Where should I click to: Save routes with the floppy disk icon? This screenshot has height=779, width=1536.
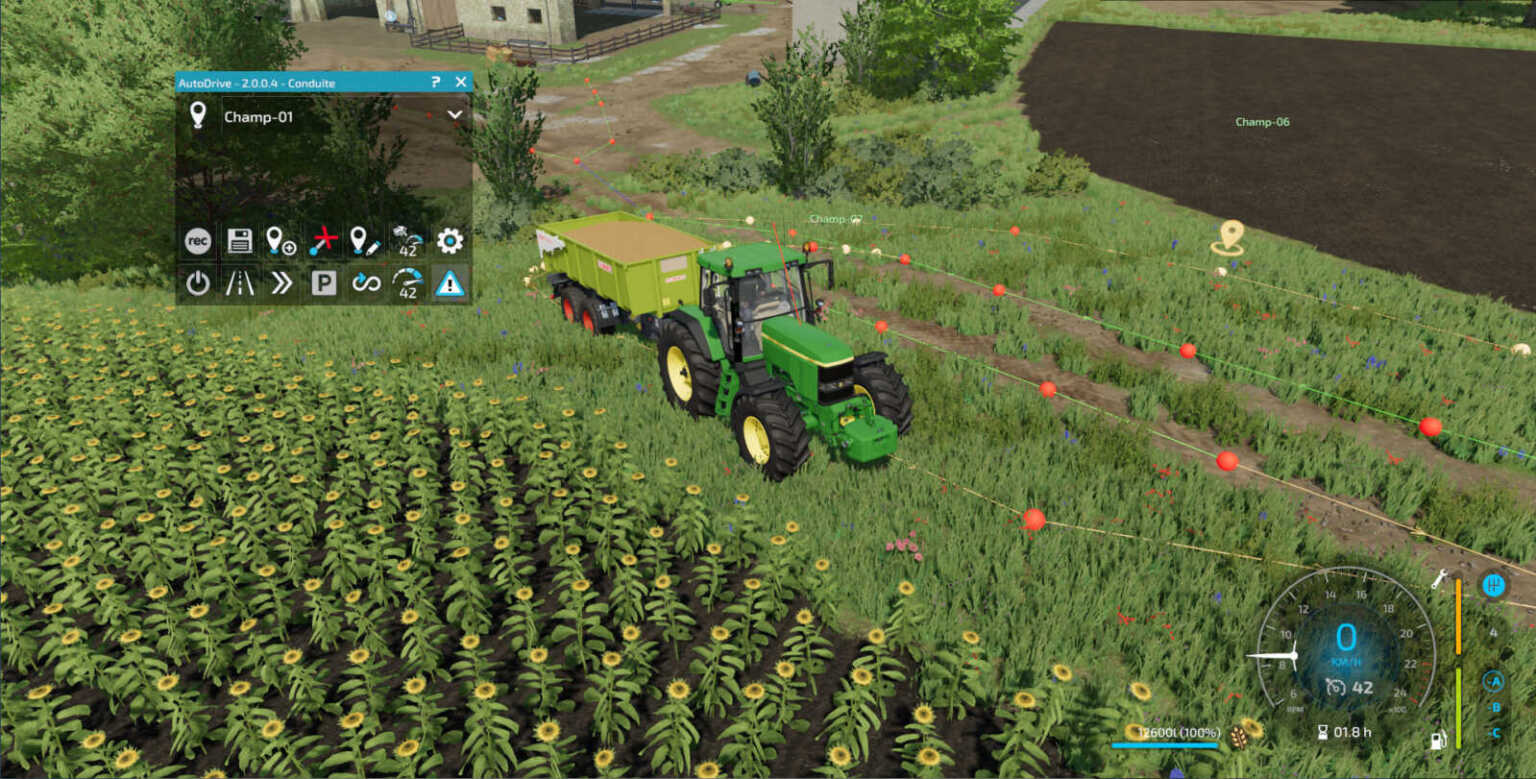pos(239,241)
